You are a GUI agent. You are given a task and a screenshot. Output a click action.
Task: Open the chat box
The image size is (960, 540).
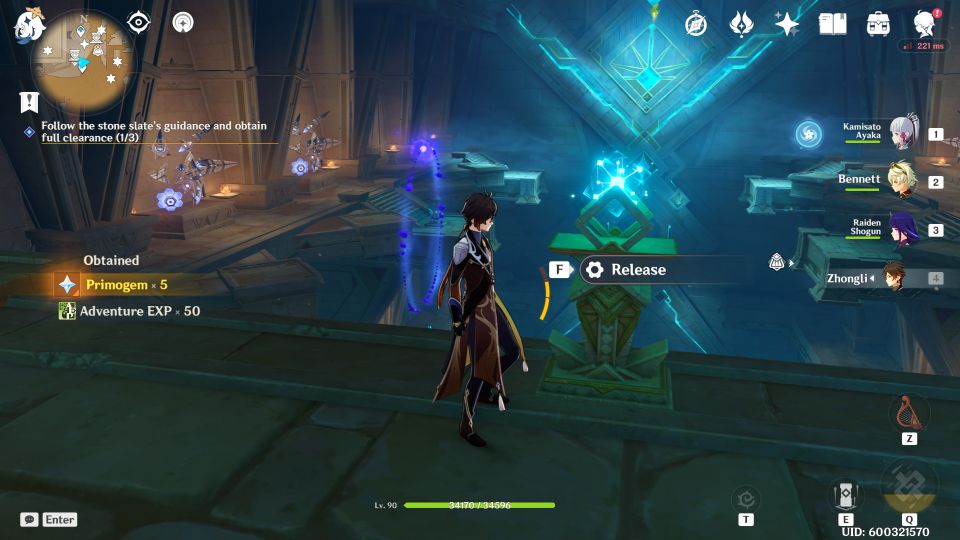[49, 519]
